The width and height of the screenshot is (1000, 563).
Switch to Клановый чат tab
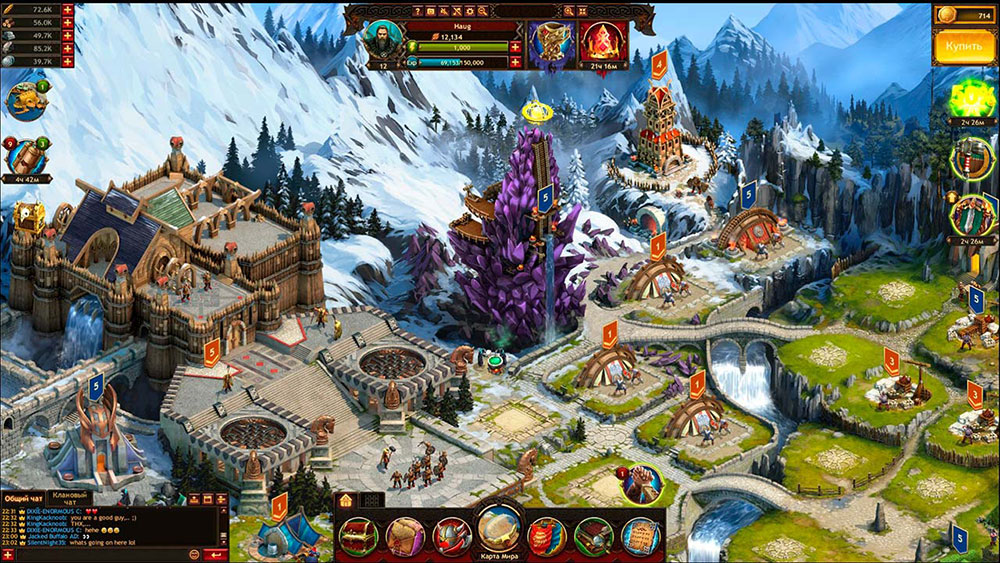coord(69,497)
